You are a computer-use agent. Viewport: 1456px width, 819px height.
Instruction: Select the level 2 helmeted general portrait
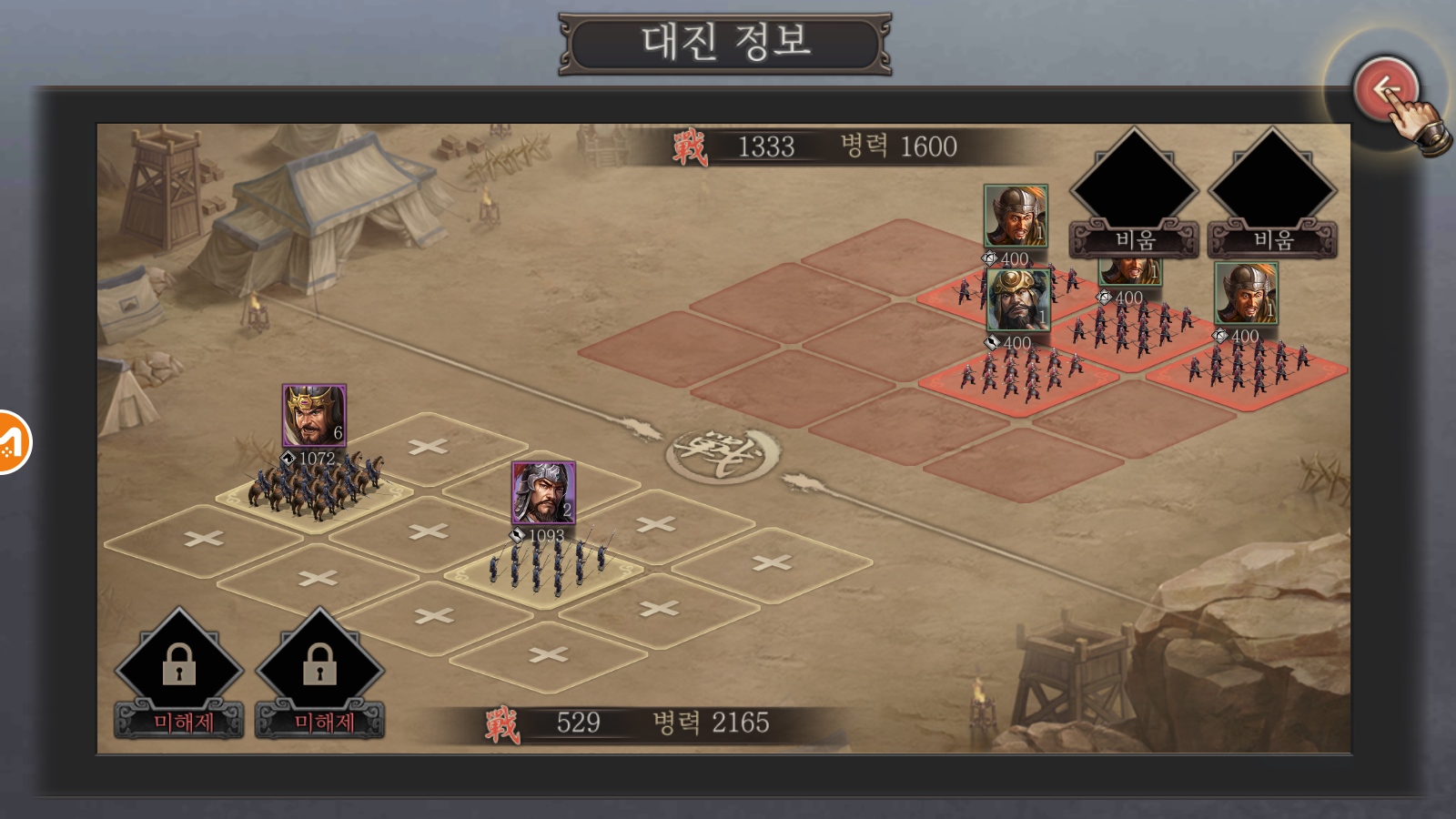click(x=543, y=492)
